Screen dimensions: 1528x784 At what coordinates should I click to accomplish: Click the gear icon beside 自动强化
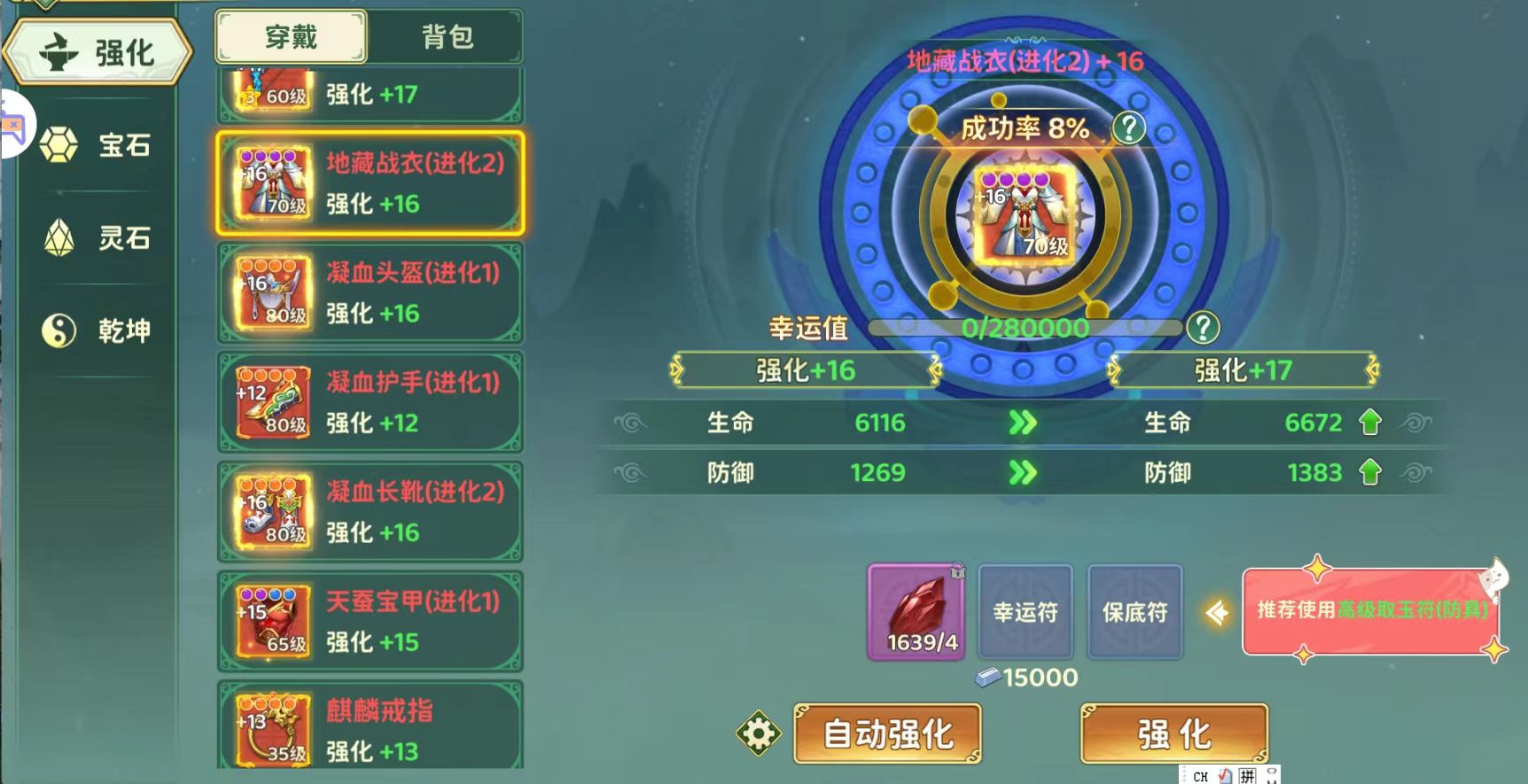(x=758, y=734)
